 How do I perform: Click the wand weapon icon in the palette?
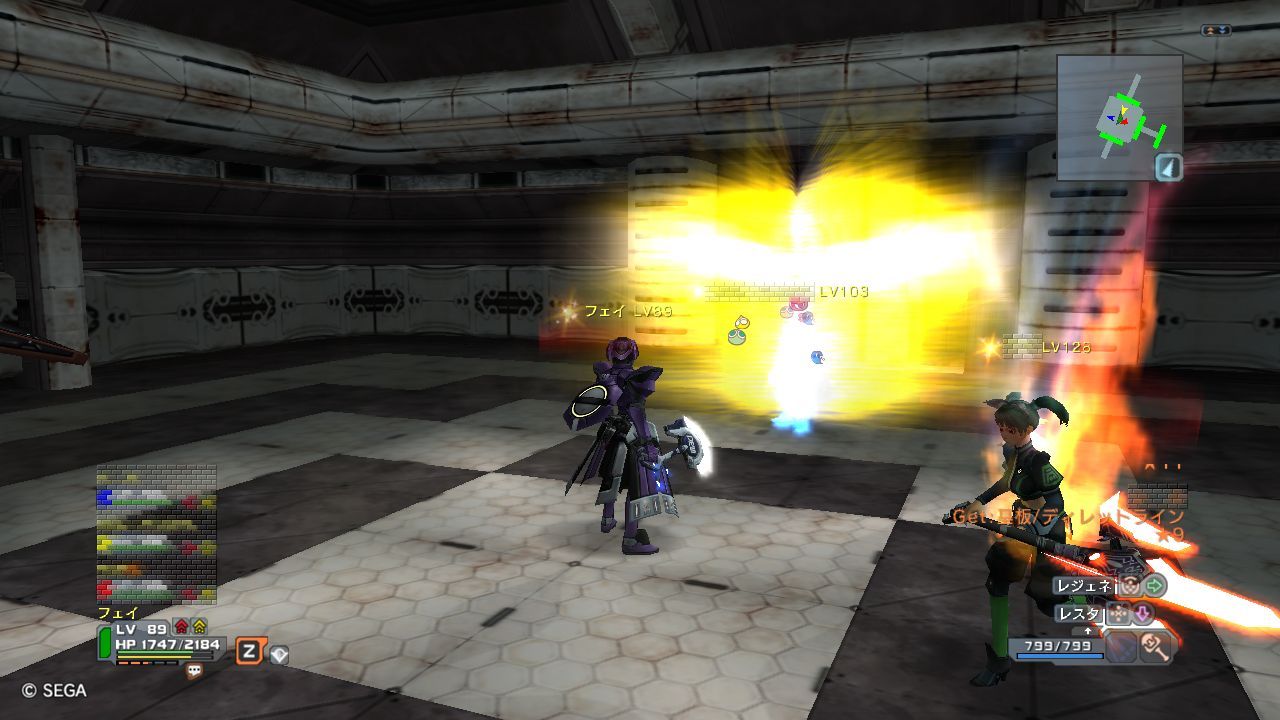(x=1156, y=648)
